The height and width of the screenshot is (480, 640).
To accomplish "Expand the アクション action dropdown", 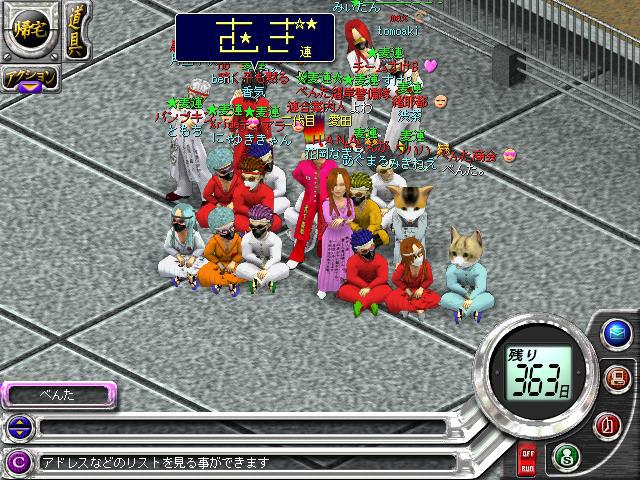I will [29, 80].
